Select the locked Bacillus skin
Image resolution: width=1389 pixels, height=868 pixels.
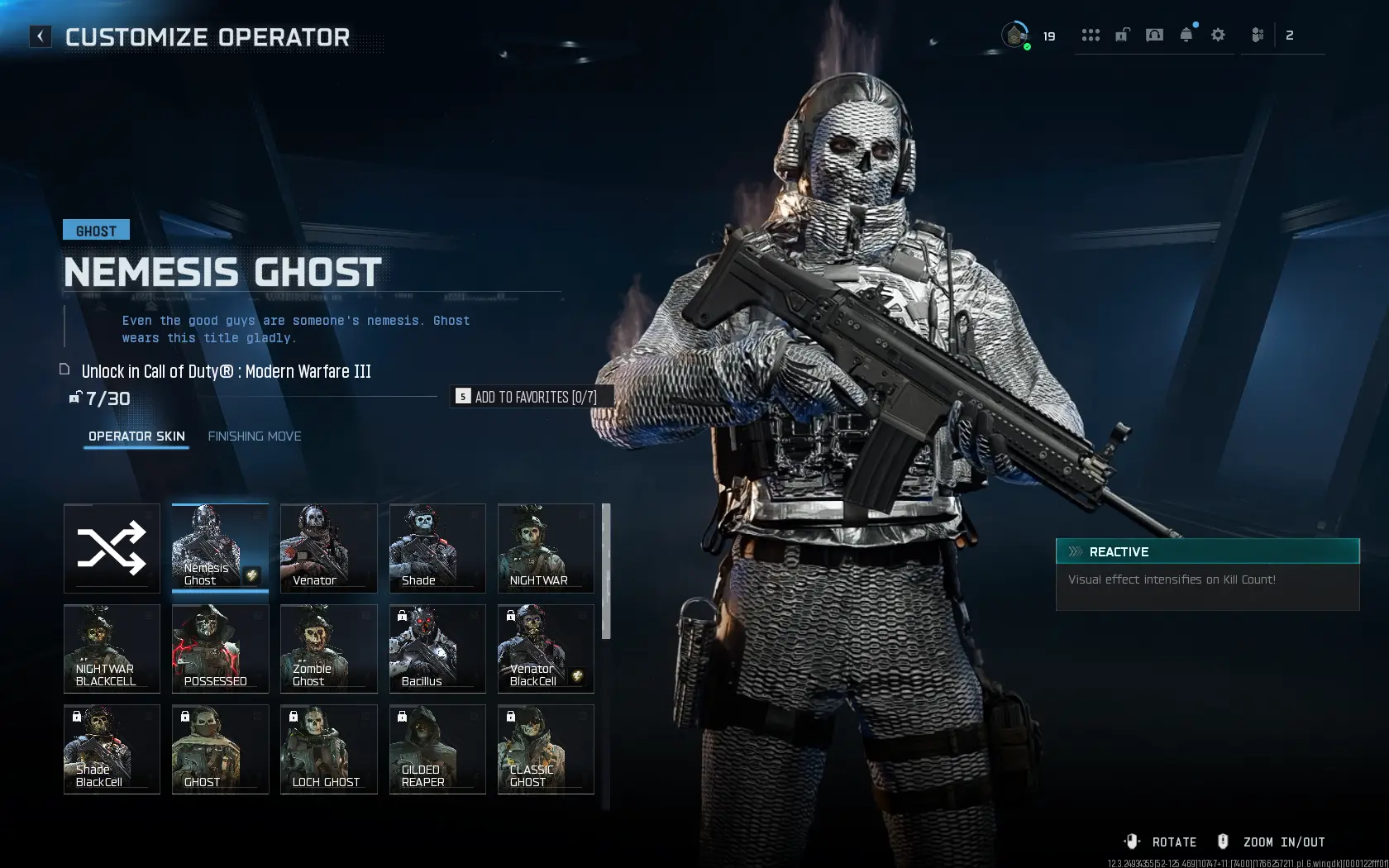coord(437,649)
